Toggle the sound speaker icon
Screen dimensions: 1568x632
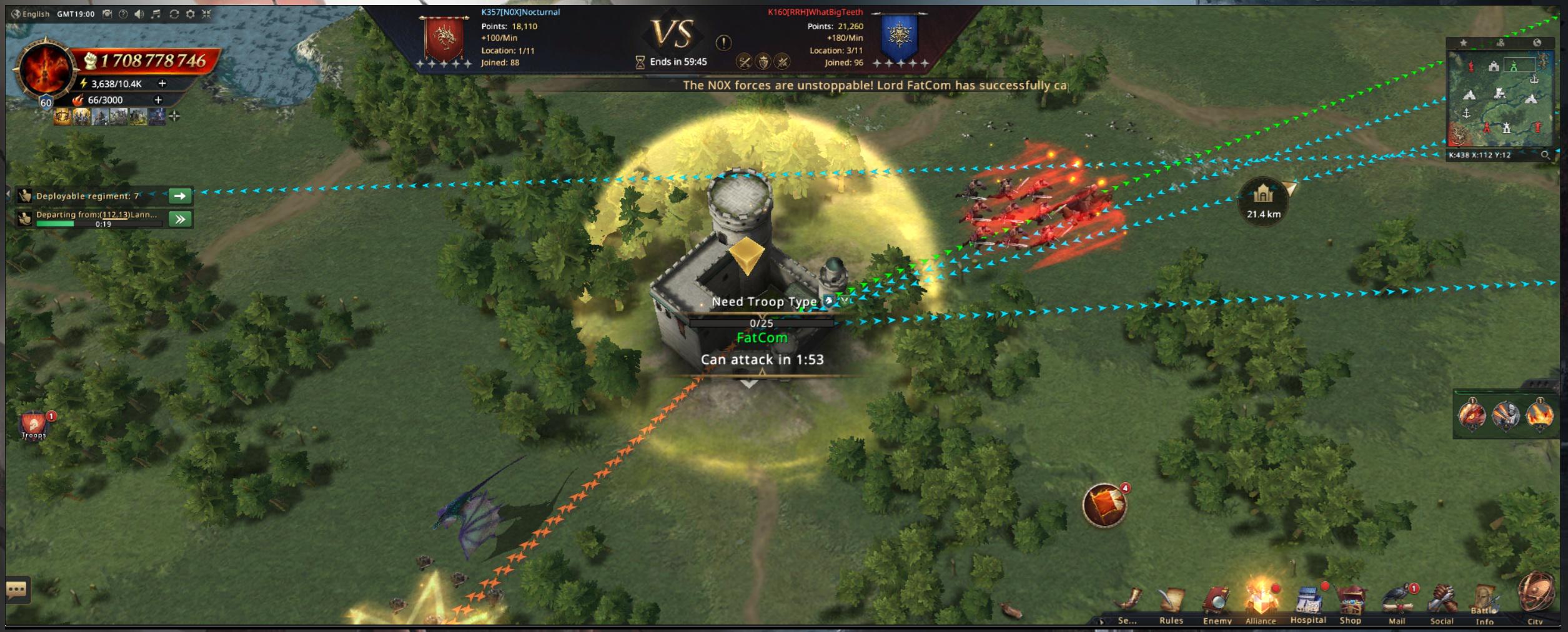[x=139, y=14]
